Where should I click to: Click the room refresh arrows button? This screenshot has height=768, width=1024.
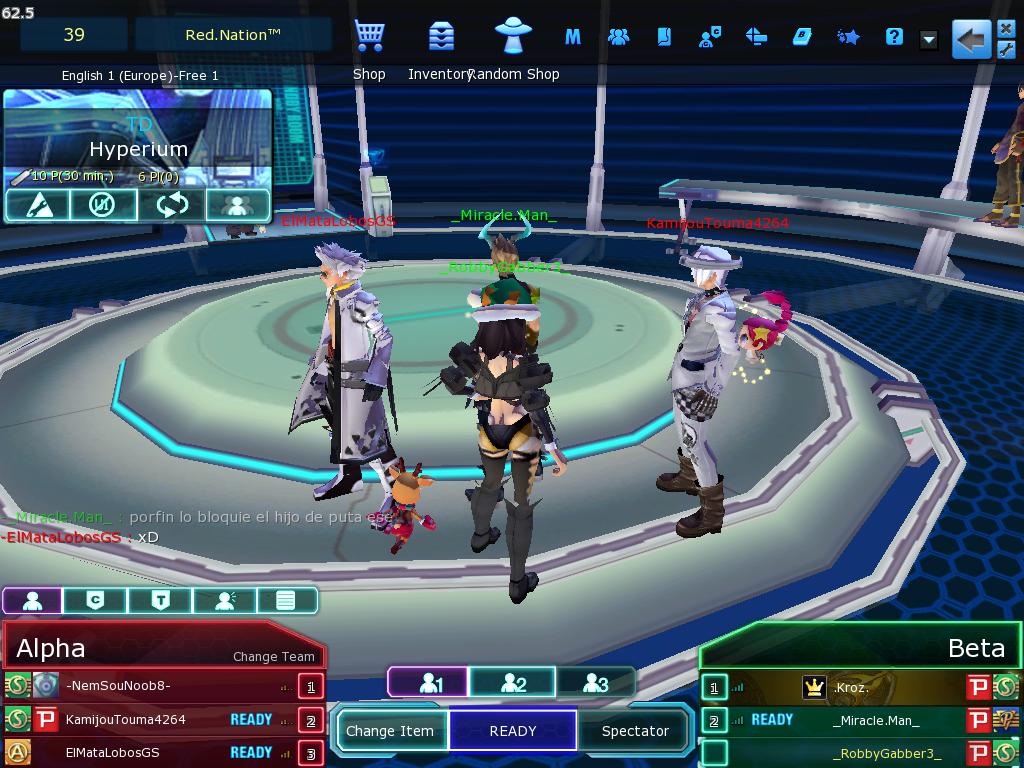172,205
